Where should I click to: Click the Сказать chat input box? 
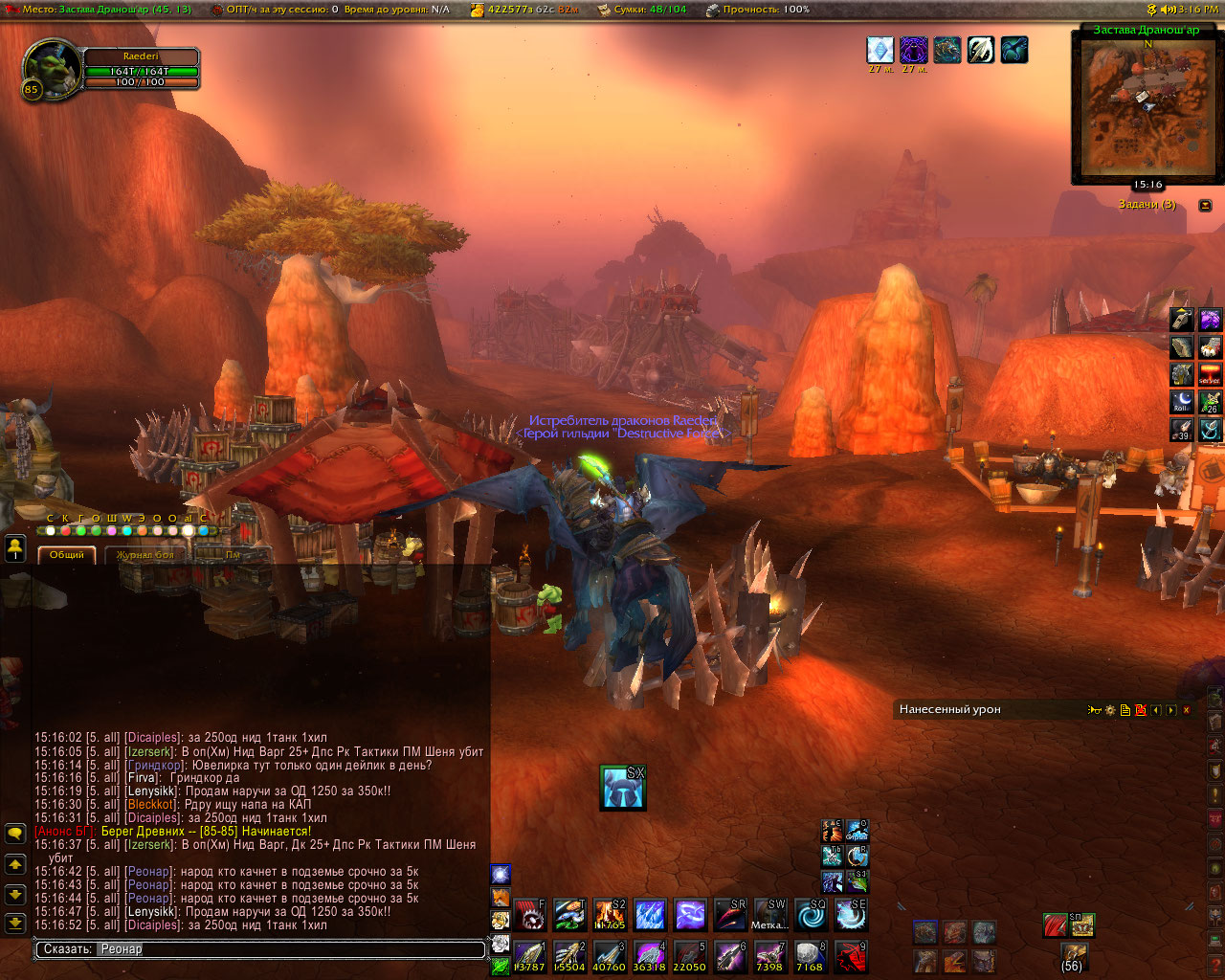click(260, 949)
